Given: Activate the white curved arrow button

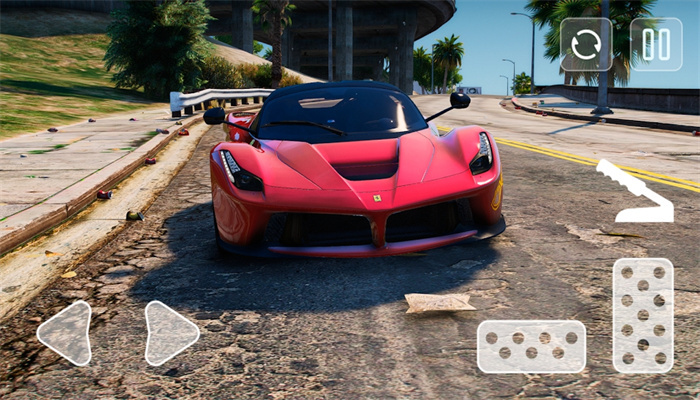Looking at the screenshot, I should coord(636,191).
